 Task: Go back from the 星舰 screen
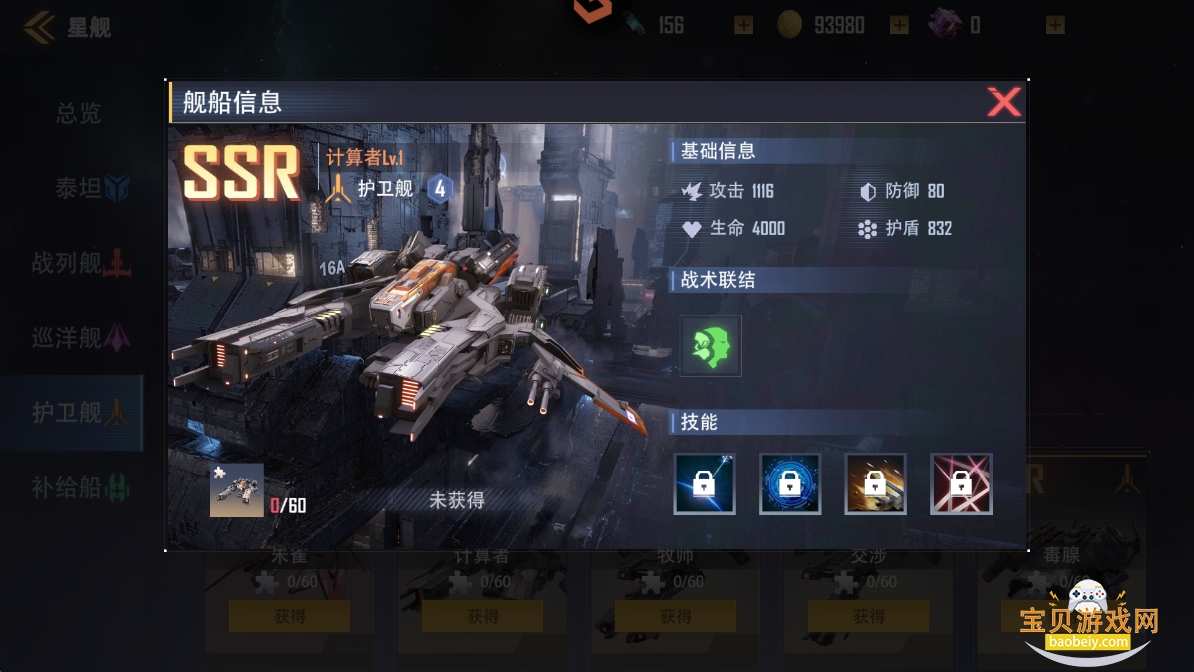(x=40, y=27)
